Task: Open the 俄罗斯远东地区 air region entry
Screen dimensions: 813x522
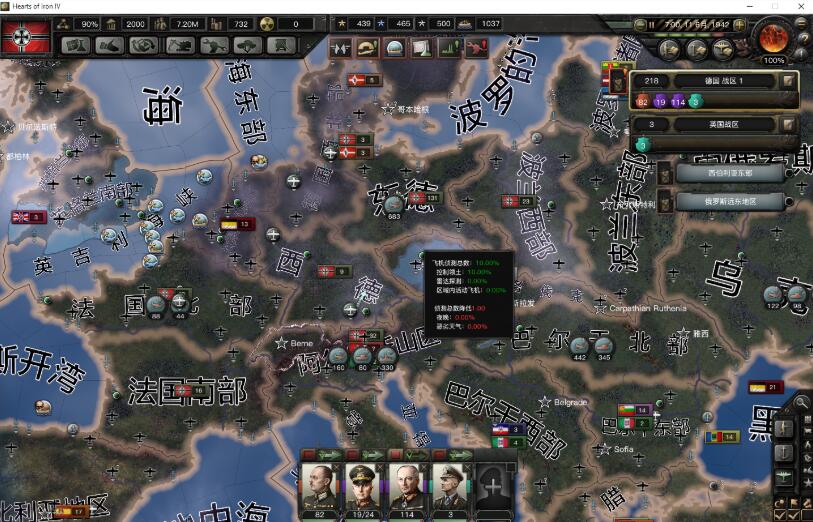Action: click(729, 201)
